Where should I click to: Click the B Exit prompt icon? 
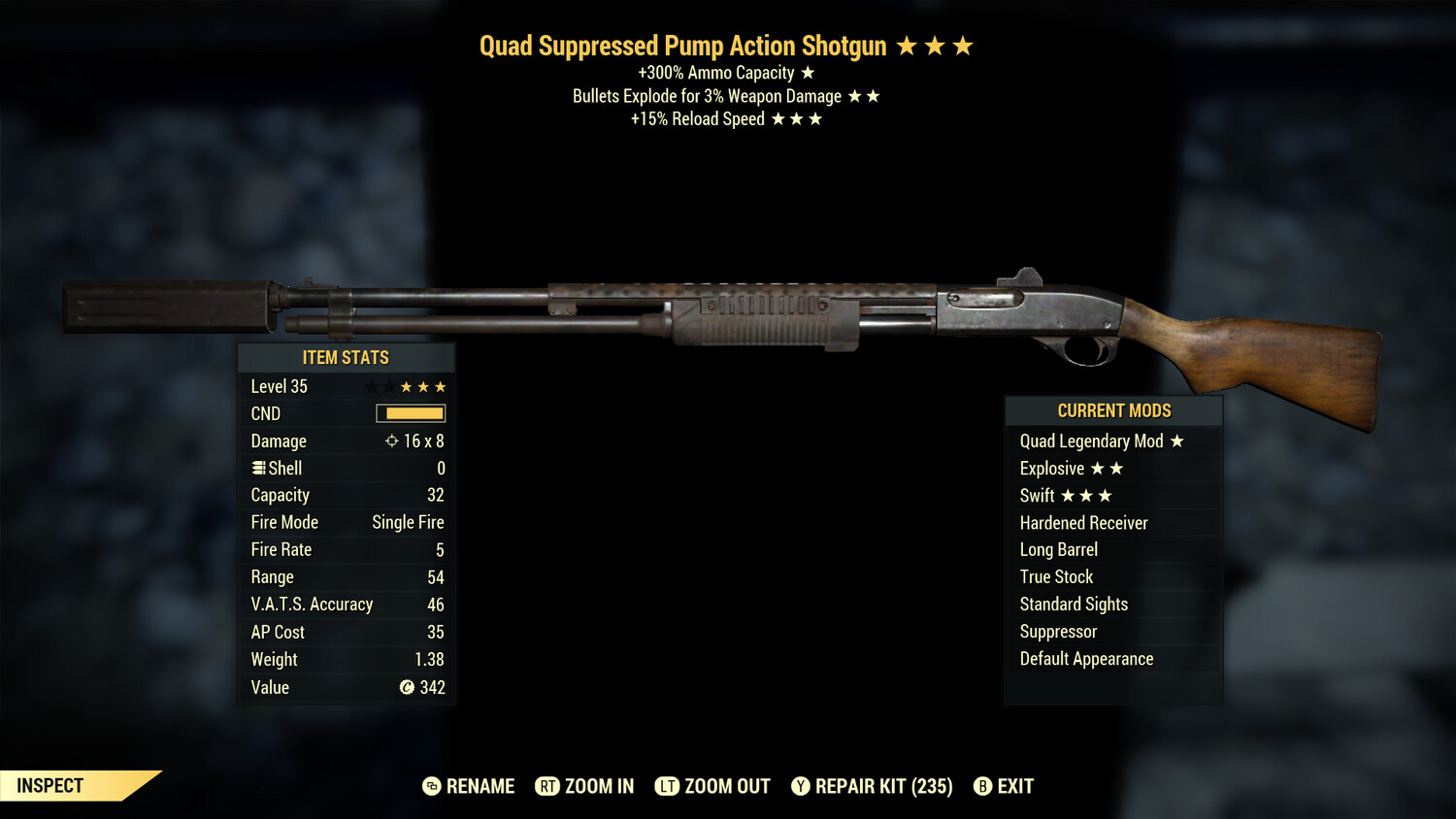point(983,786)
